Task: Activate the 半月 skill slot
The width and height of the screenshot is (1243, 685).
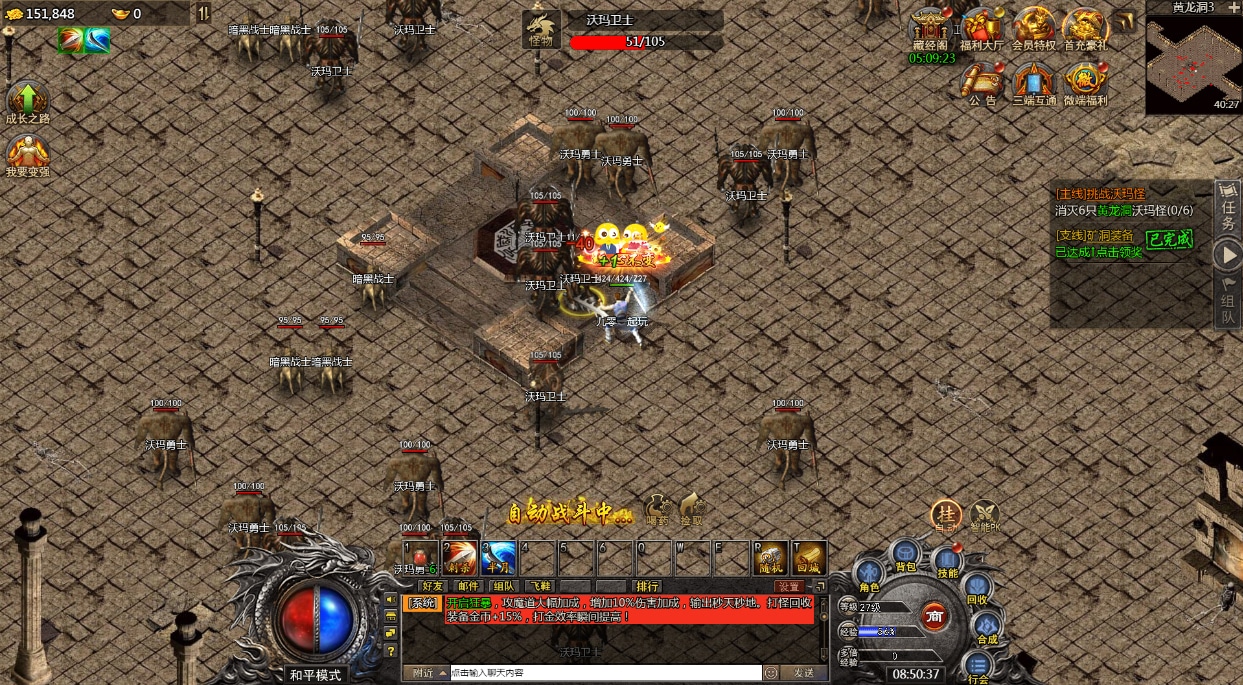Action: (x=498, y=557)
